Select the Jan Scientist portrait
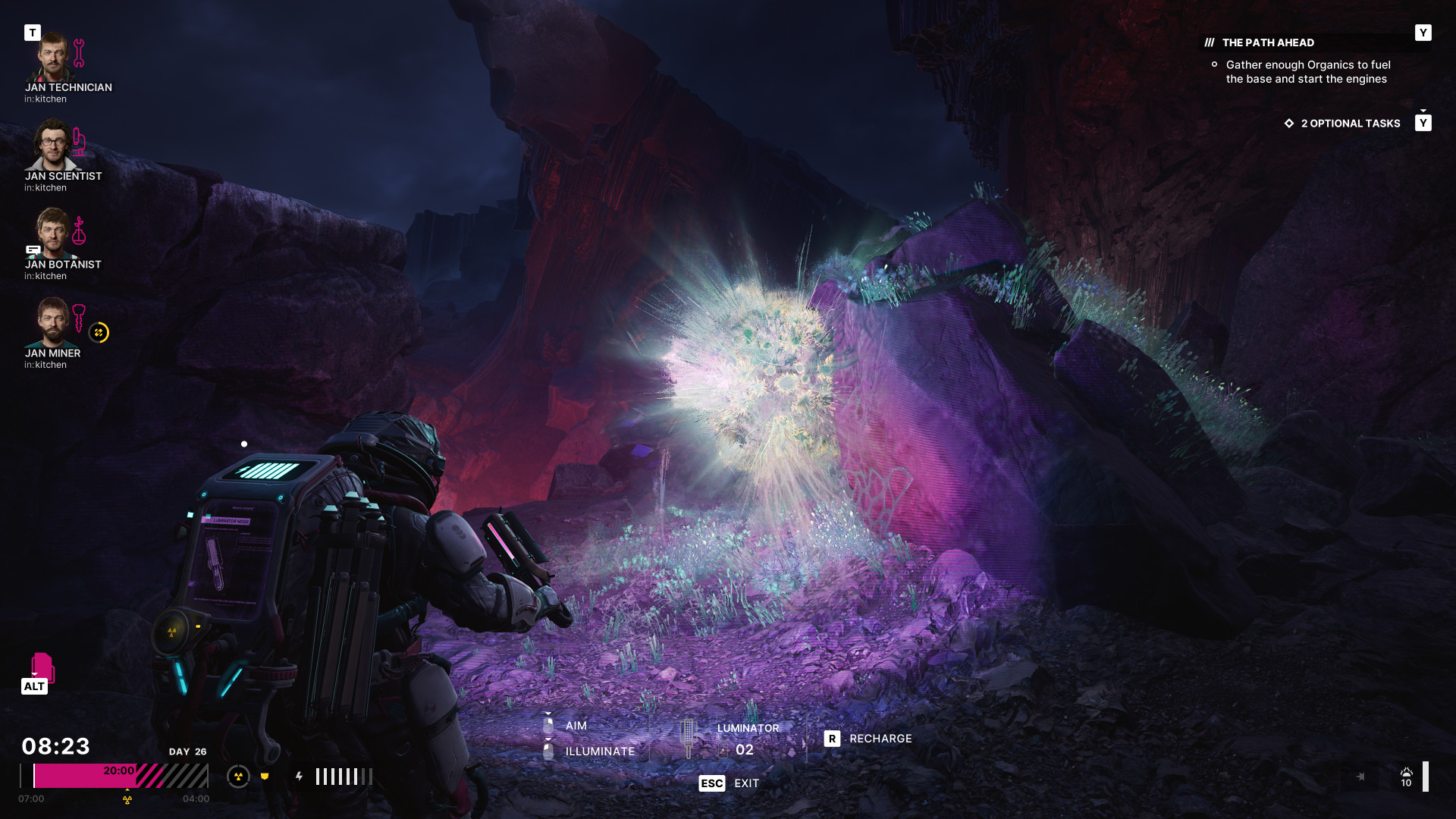This screenshot has width=1456, height=819. pos(52,146)
